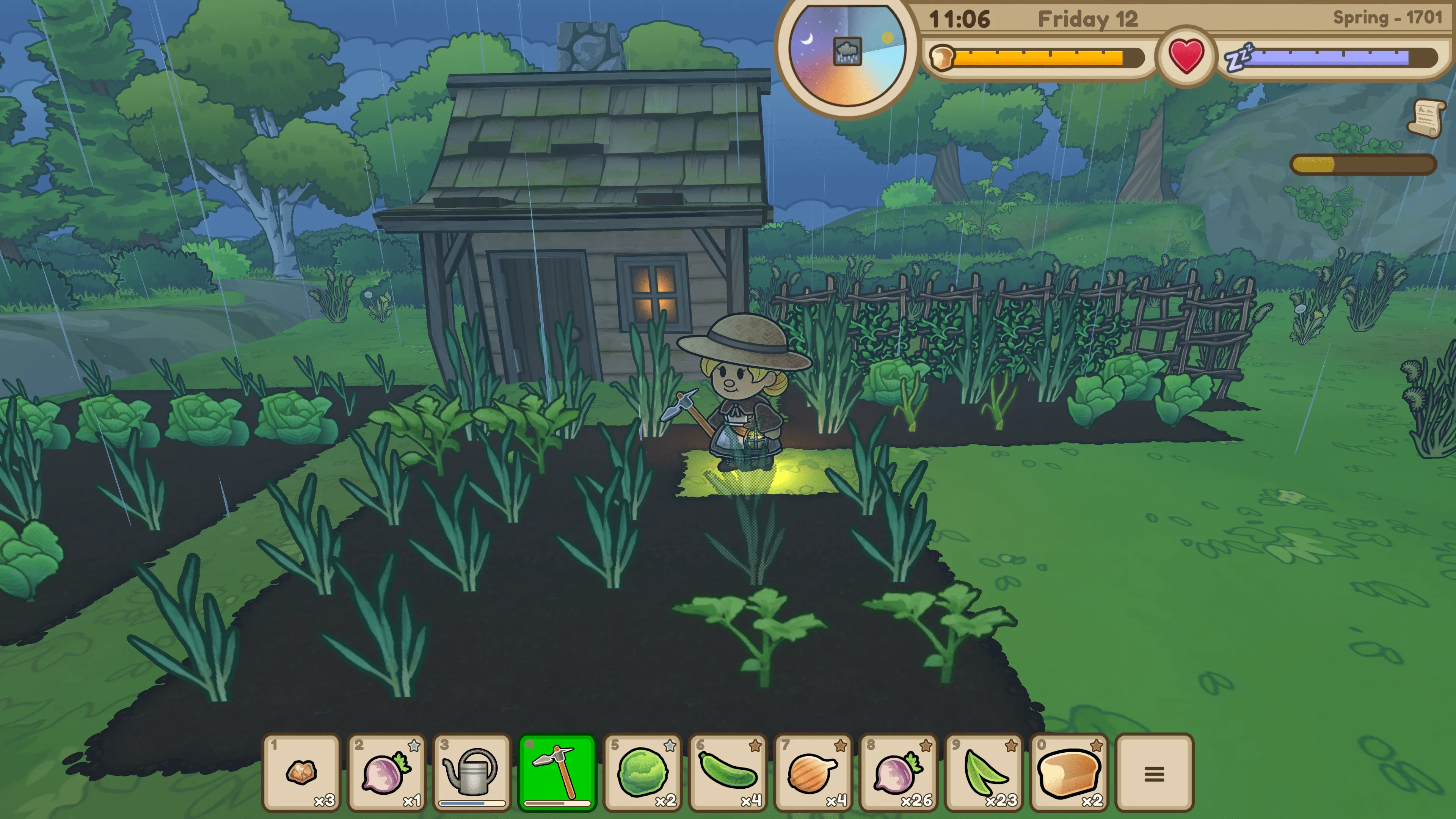Open the quest scroll journal
The height and width of the screenshot is (819, 1456).
(x=1427, y=118)
